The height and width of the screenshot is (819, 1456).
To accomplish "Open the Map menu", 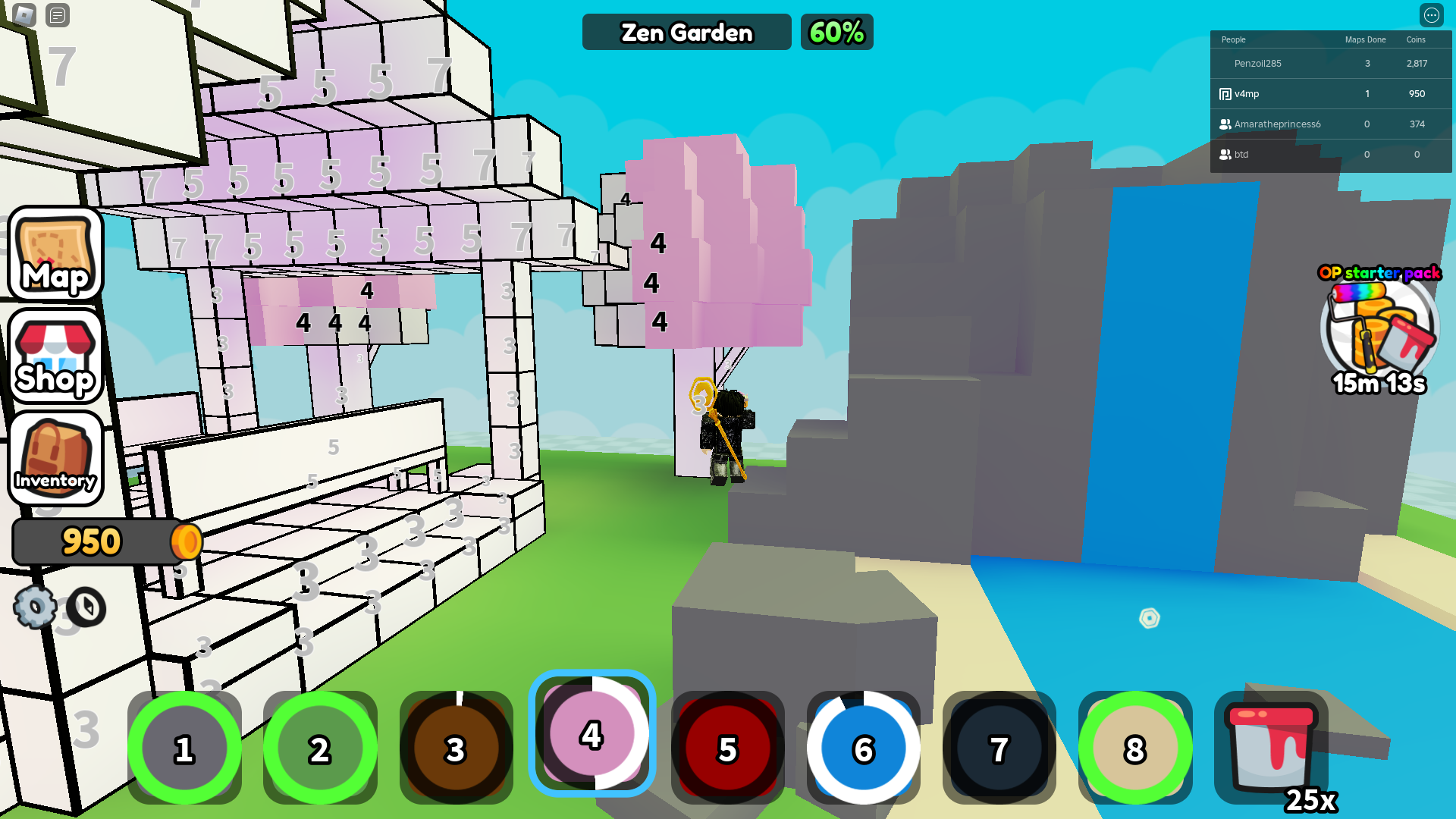I will point(55,254).
